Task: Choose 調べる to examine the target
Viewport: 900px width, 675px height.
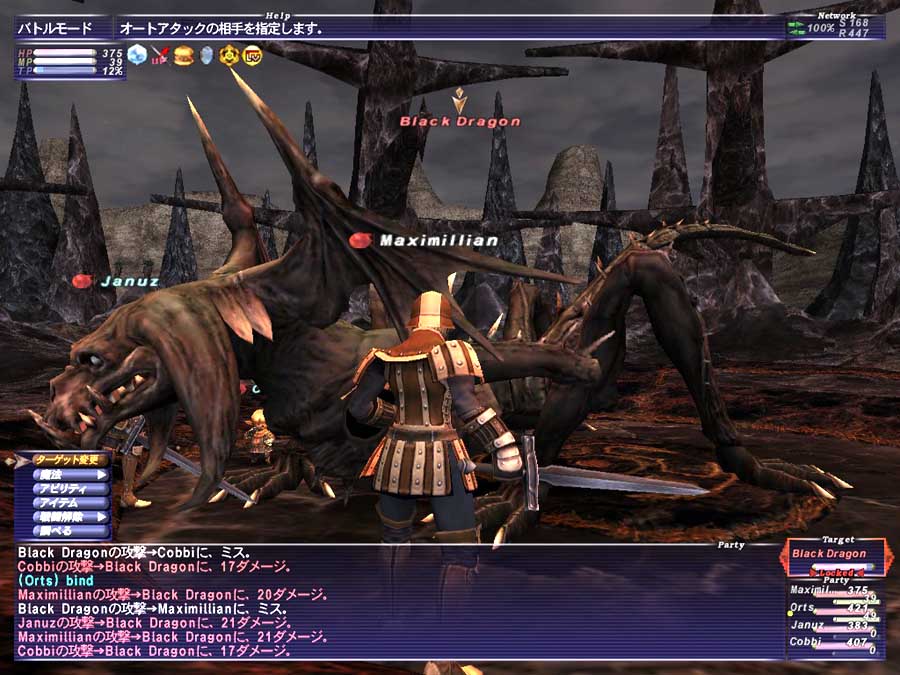Action: 62,531
